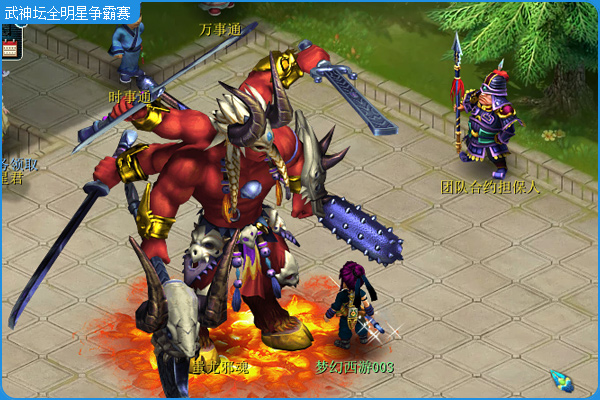Screen dimensions: 600x400
Task: Open the calendar schedule icon
Action: (11, 43)
